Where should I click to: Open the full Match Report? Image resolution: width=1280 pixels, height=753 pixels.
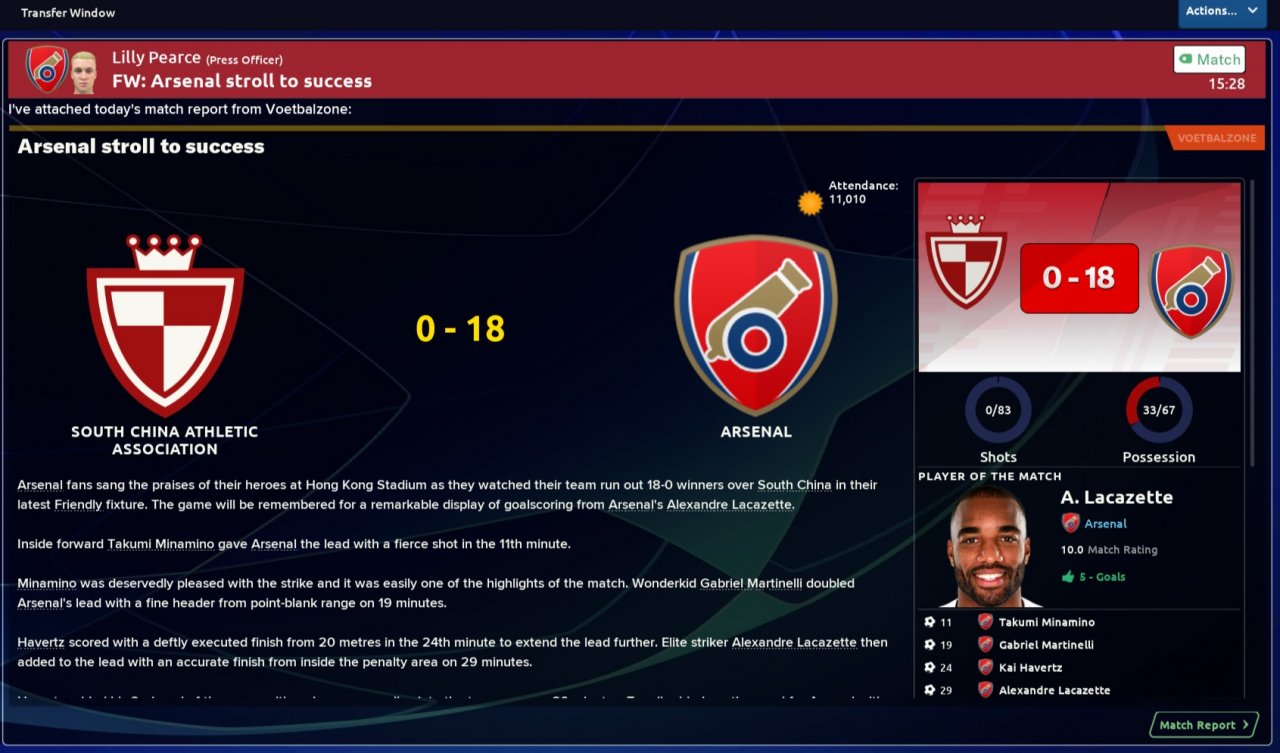(1204, 725)
